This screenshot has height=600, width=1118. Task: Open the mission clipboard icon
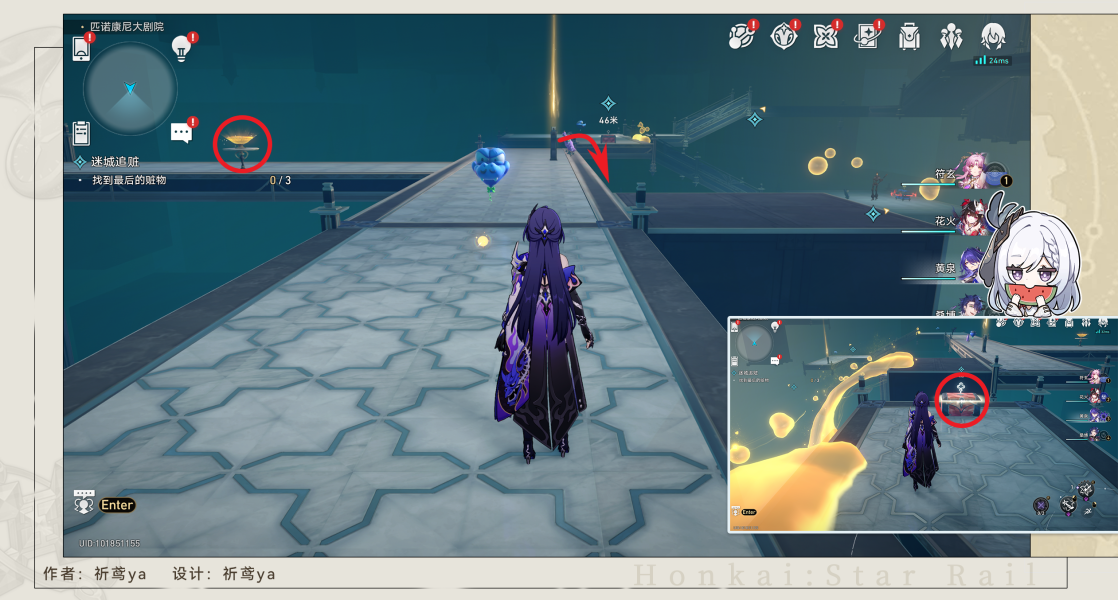point(82,132)
